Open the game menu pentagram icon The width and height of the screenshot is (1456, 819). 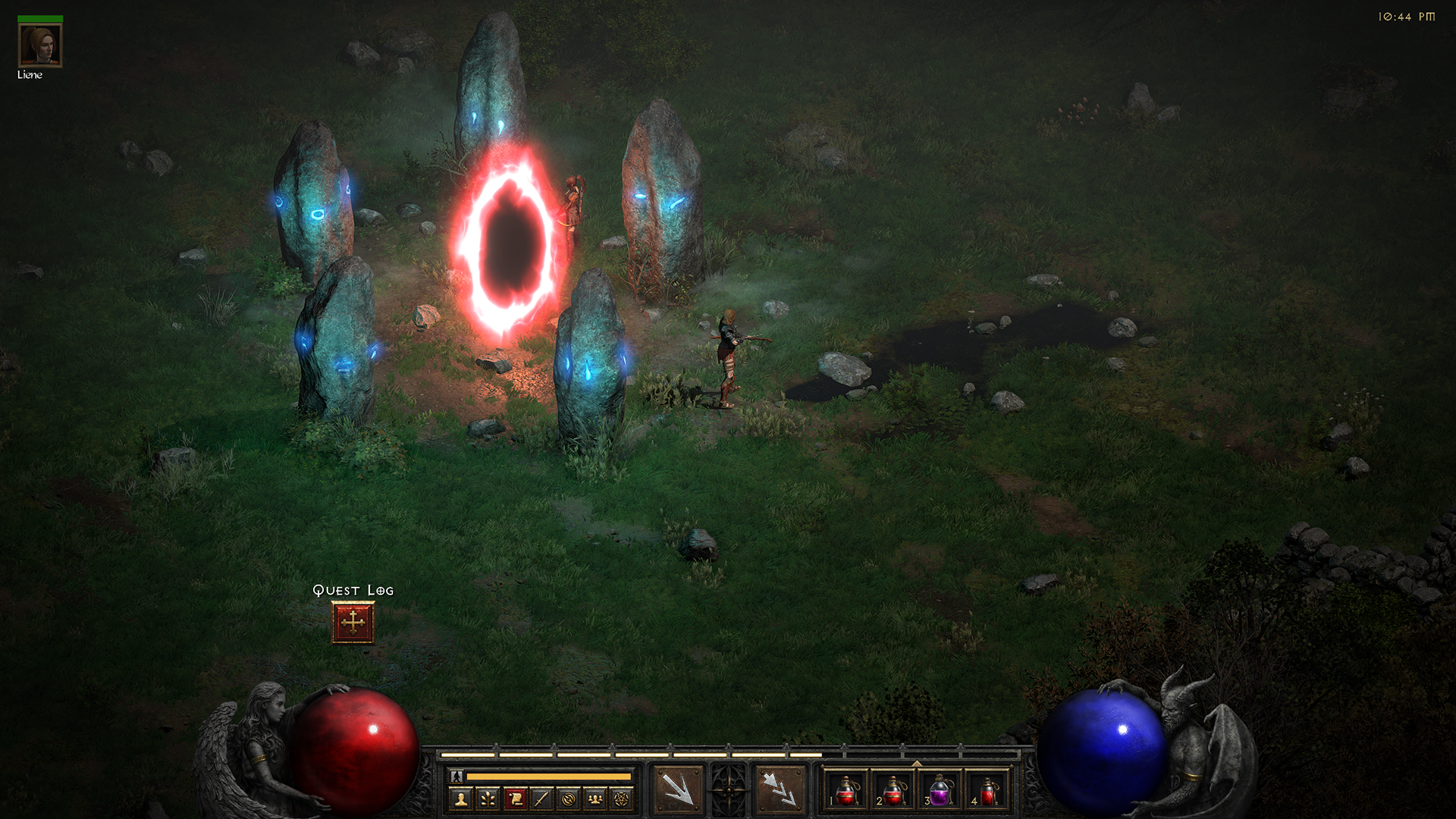[x=622, y=799]
